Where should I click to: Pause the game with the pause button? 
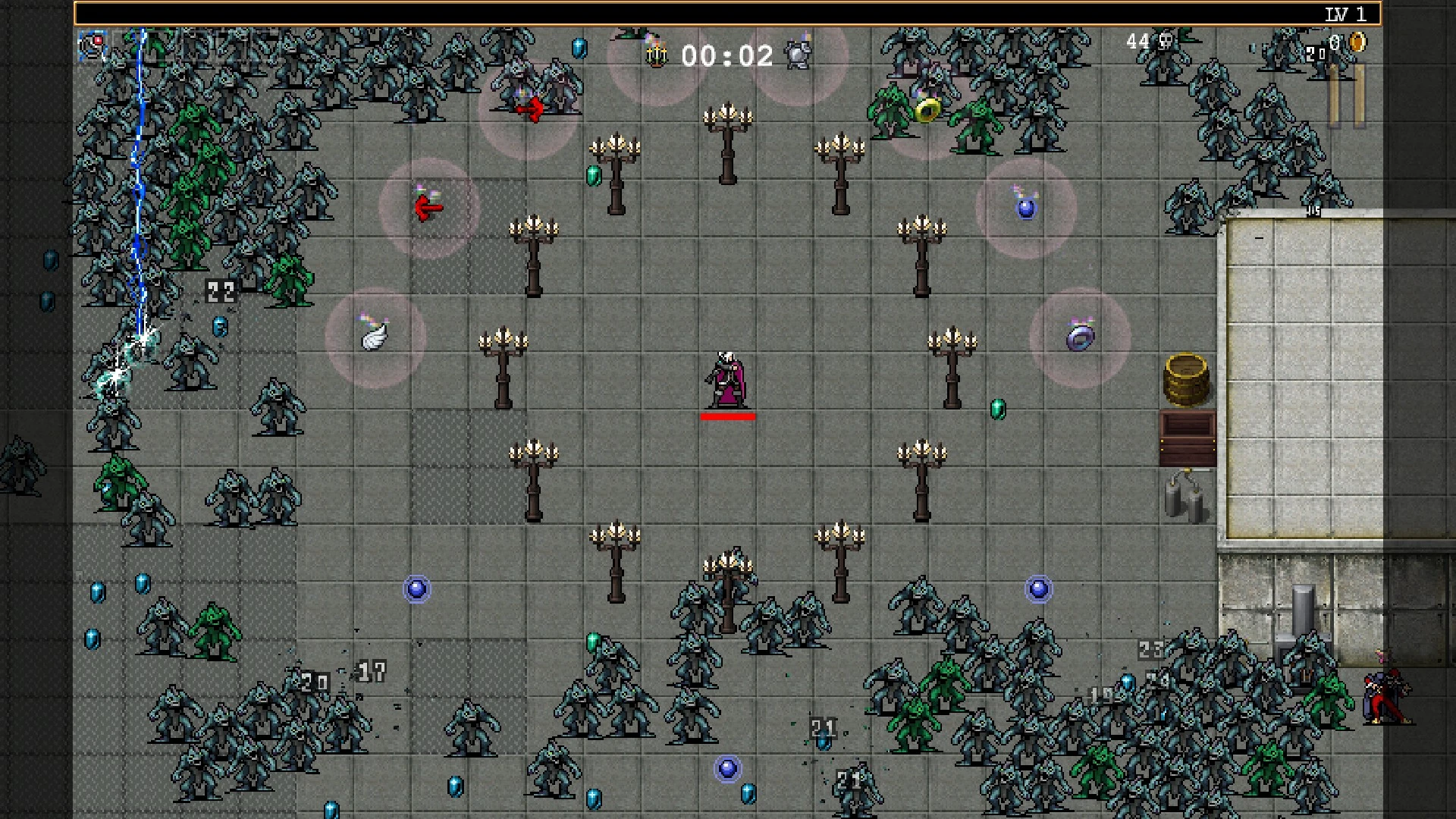[1347, 96]
